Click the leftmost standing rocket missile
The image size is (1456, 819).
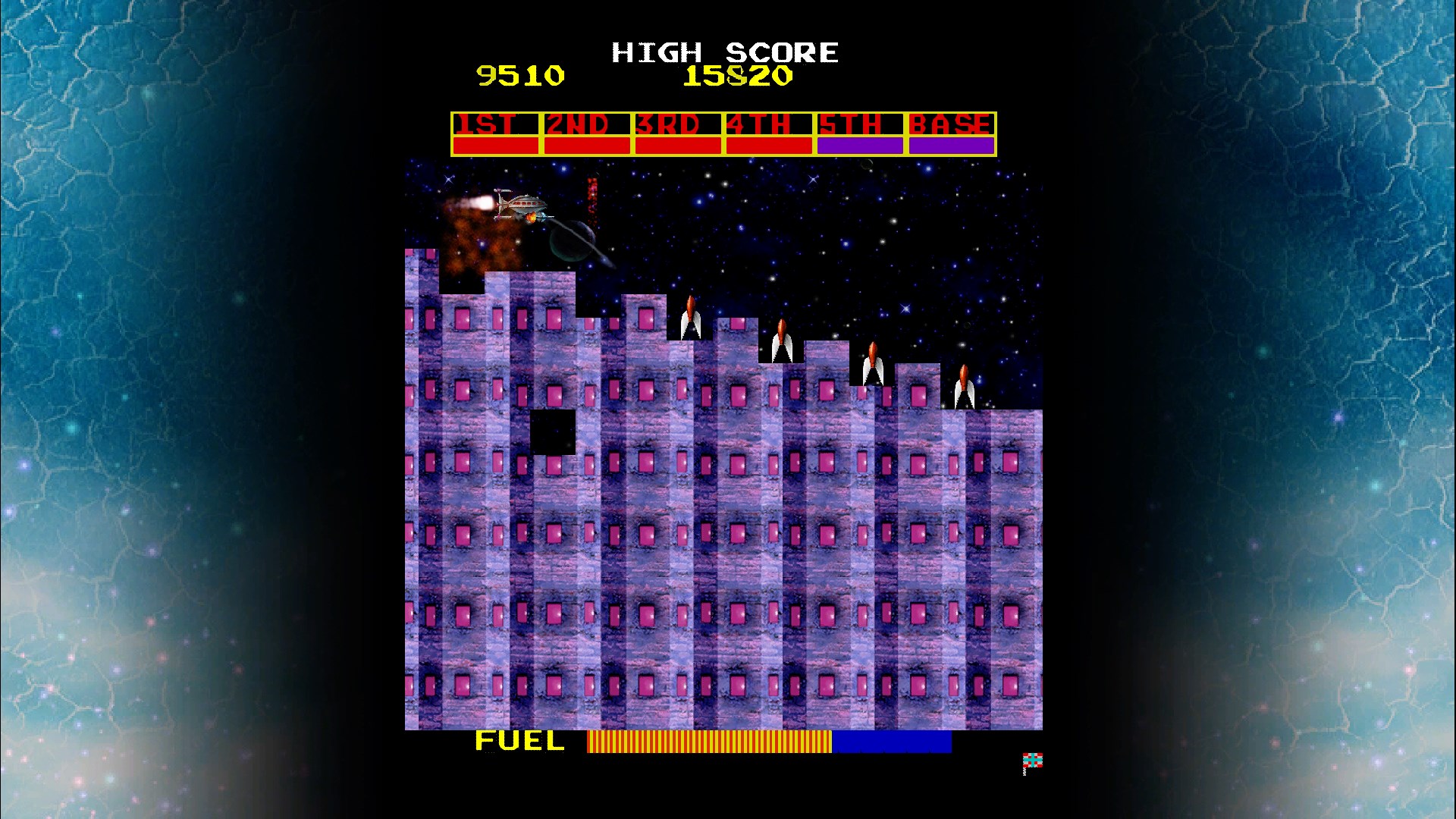[690, 318]
